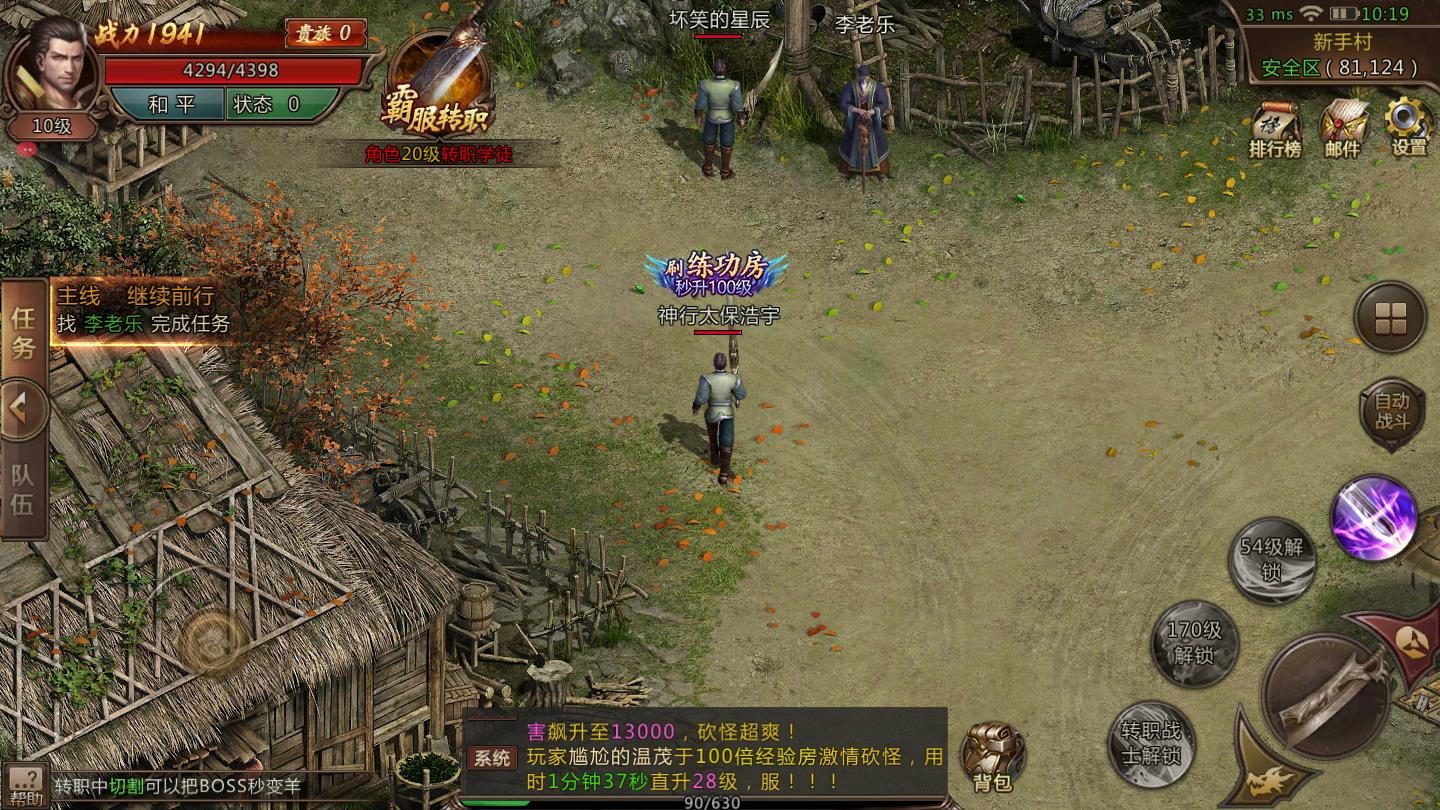The width and height of the screenshot is (1440, 810).
Task: Toggle 自动战斗 auto battle
Action: (1391, 410)
